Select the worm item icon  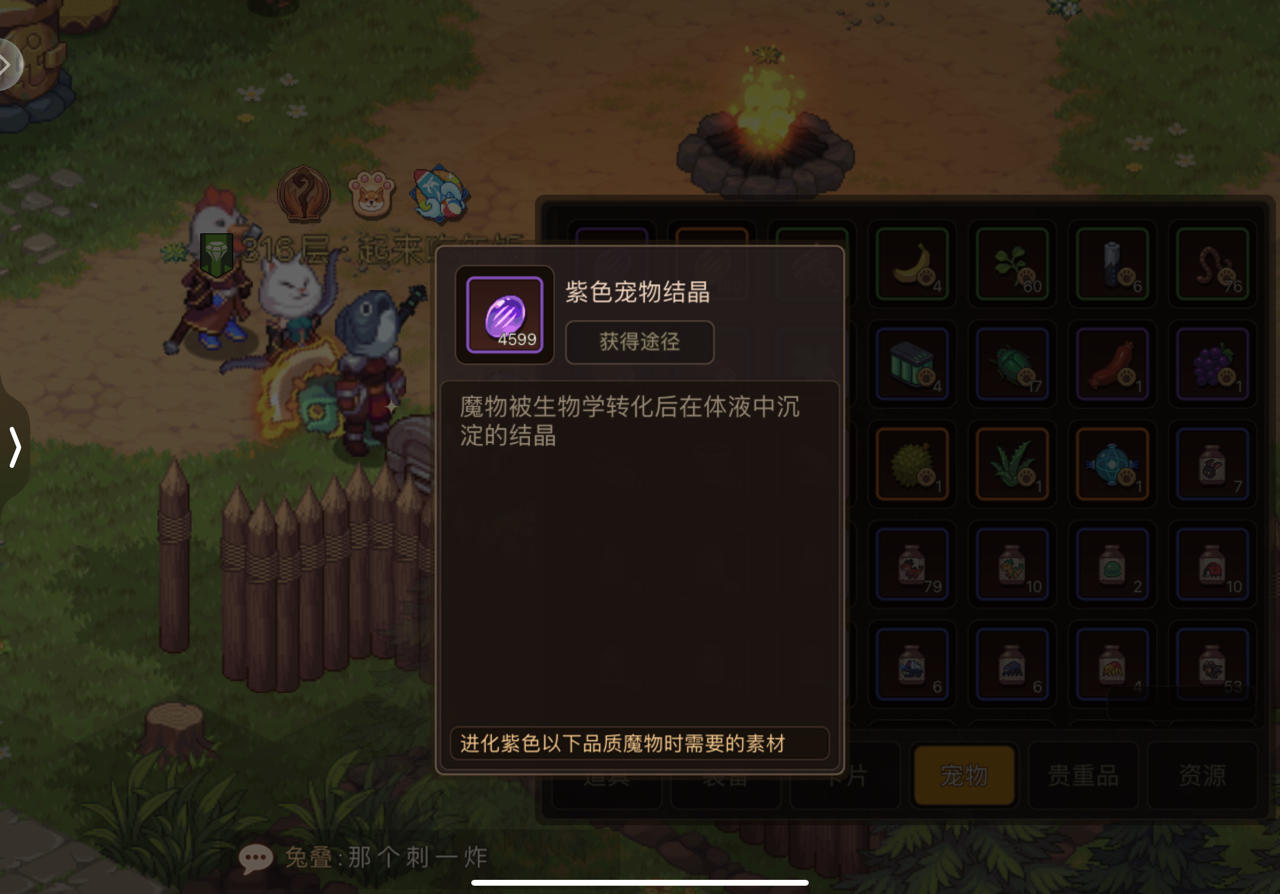1211,264
